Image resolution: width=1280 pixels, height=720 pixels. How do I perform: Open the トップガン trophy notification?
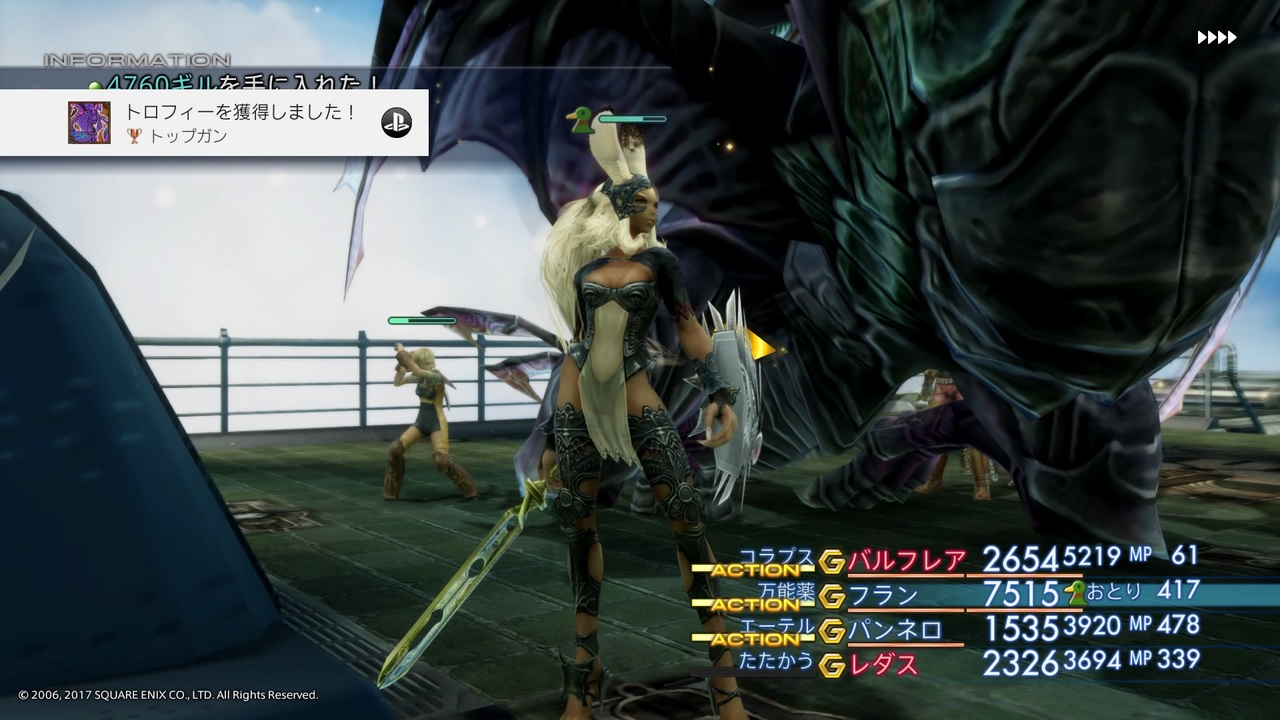pos(240,123)
